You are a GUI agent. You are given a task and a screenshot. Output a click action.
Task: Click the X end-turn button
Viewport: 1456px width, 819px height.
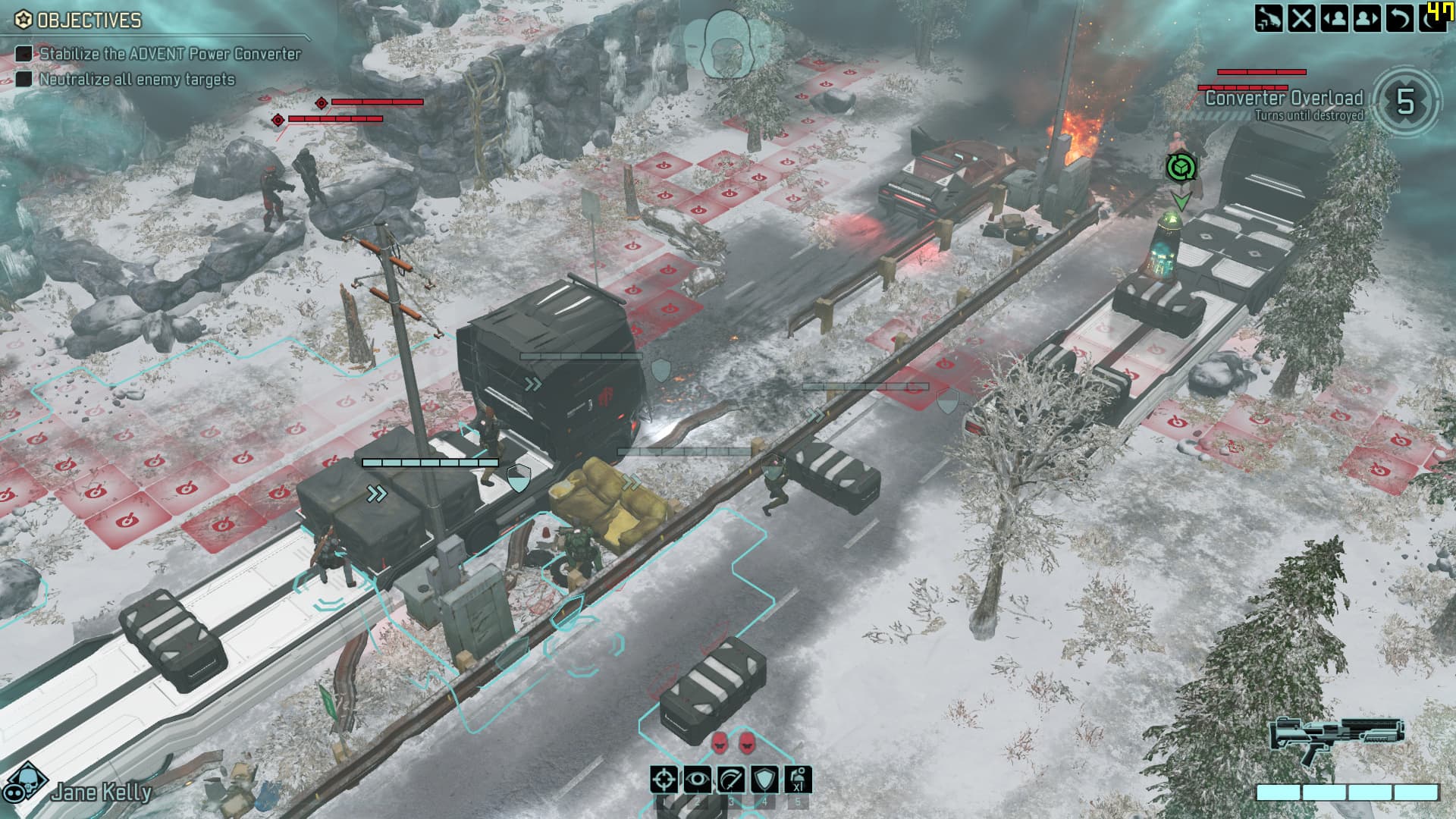(x=1302, y=17)
